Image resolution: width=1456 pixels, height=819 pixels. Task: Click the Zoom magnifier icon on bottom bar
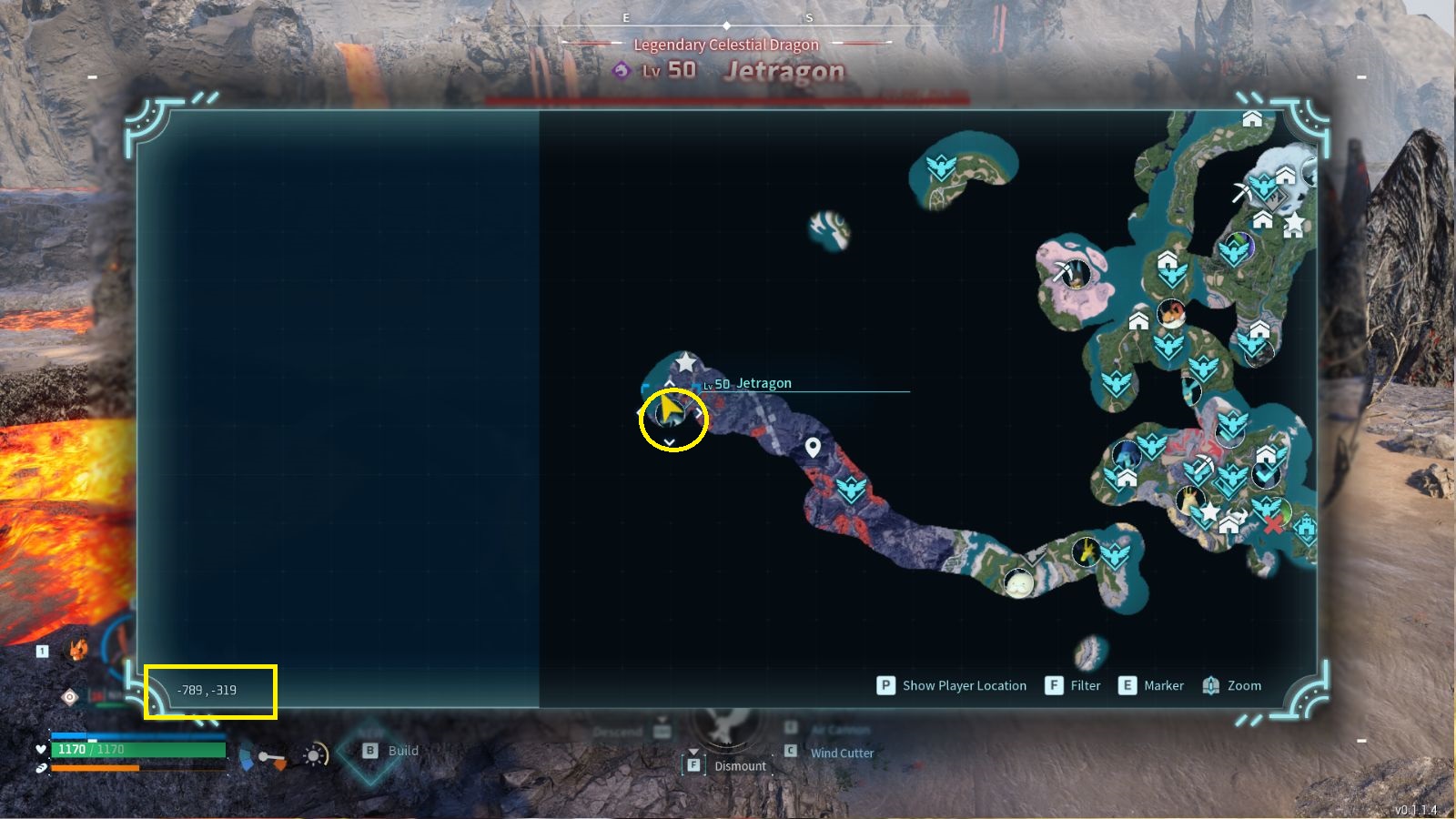1210,685
